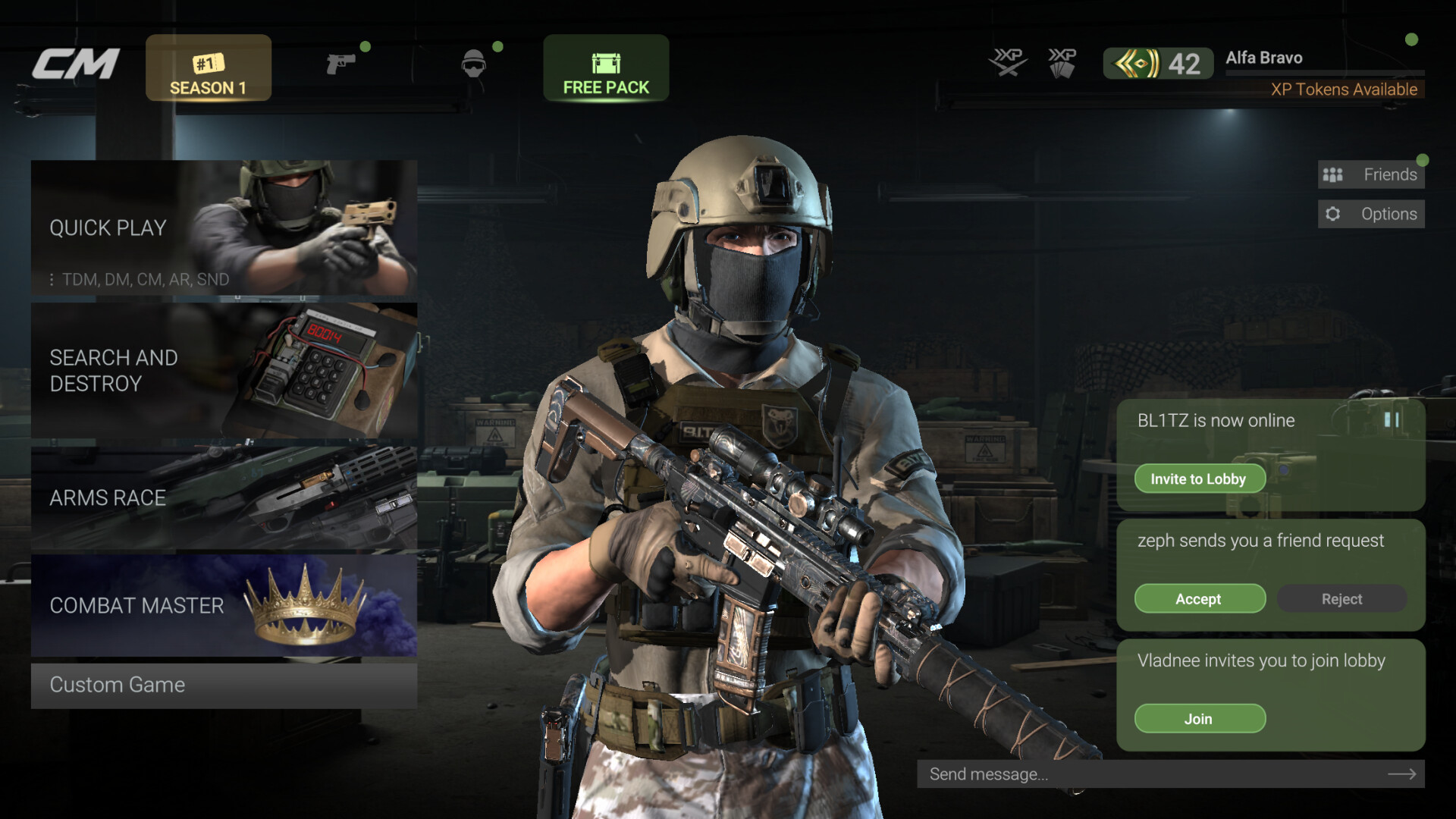Click the Send message input field

(x=1137, y=774)
